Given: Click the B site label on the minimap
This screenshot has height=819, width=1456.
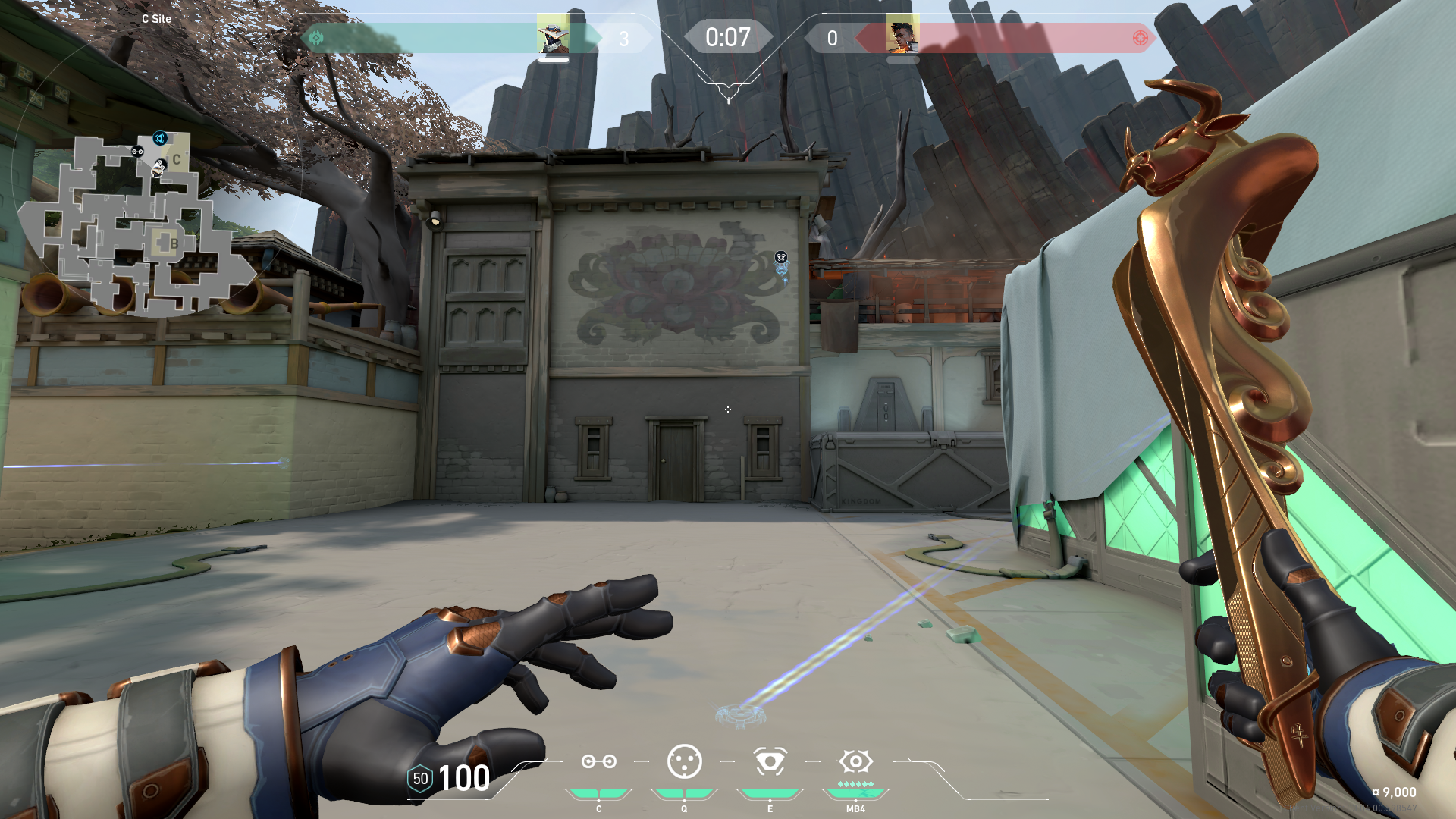Looking at the screenshot, I should tap(174, 243).
